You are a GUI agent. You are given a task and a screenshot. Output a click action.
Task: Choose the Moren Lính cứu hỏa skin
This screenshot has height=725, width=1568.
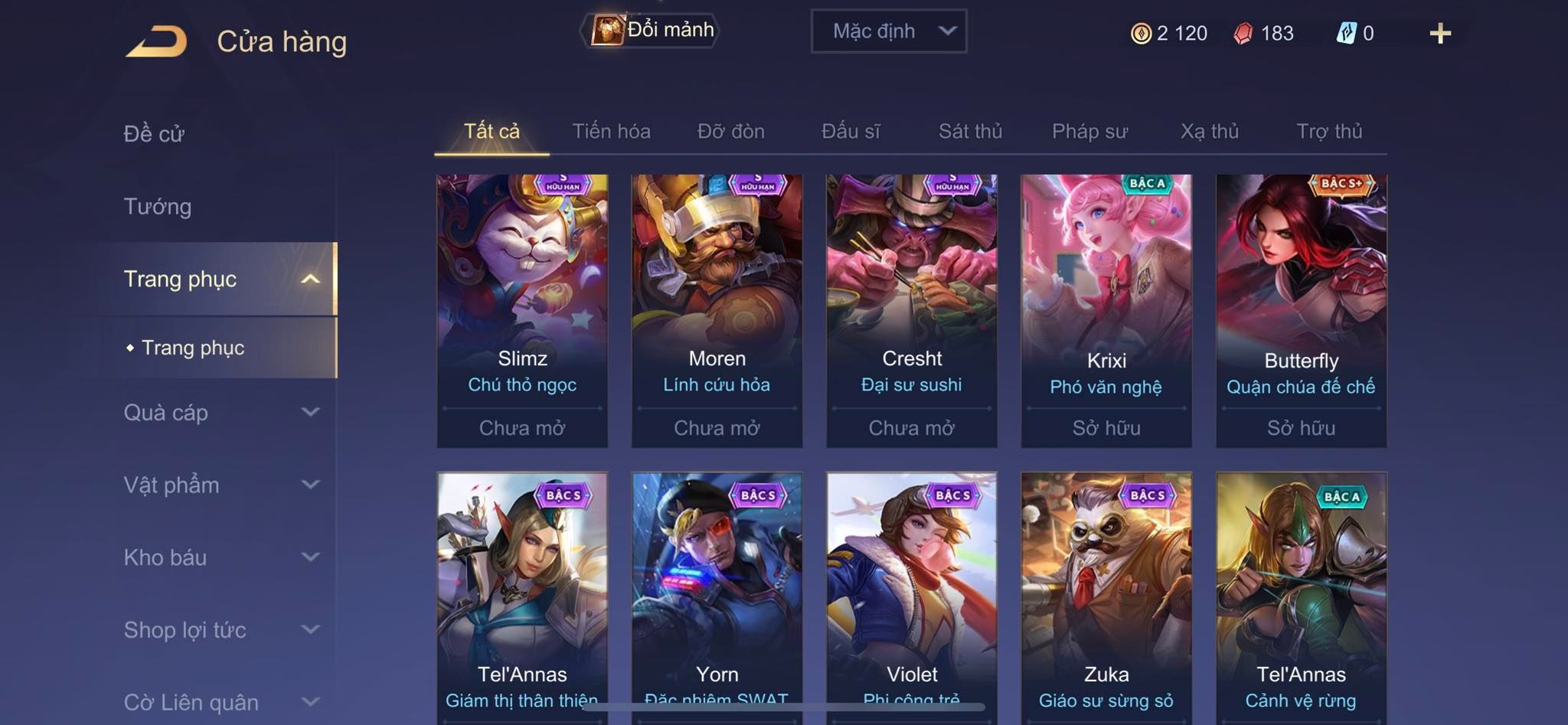(717, 310)
